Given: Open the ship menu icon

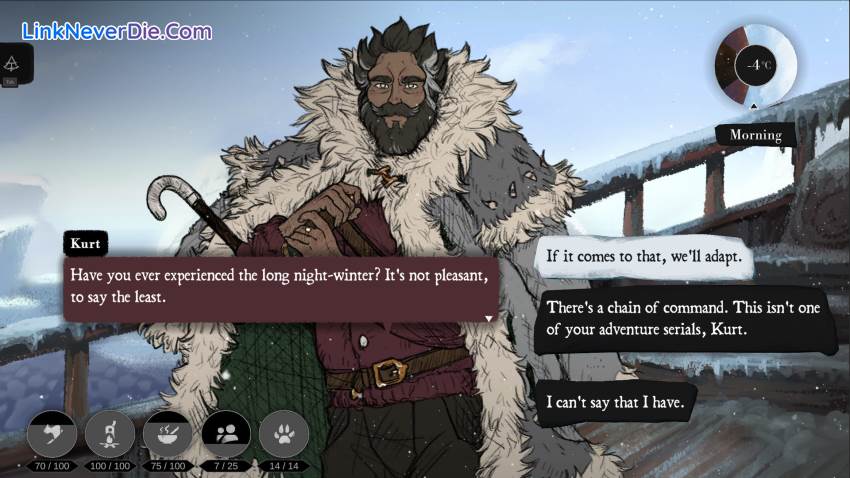Looking at the screenshot, I should click(13, 64).
